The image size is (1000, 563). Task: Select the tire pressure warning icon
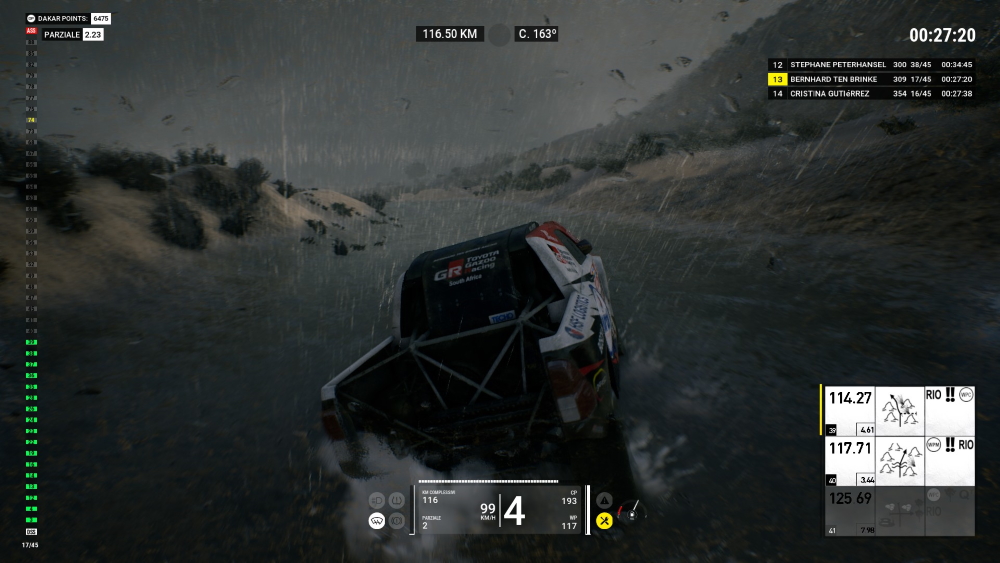[396, 500]
